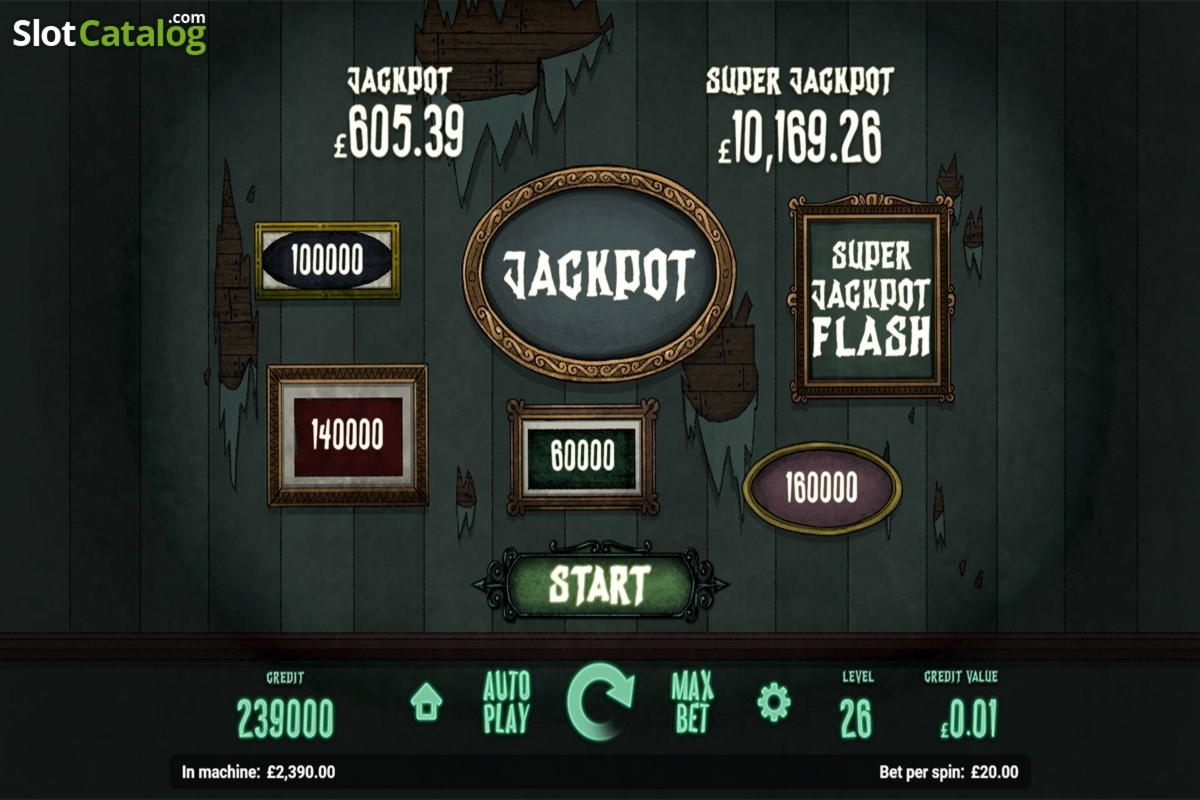Select the Super Jackpot Flash frame

tap(871, 296)
